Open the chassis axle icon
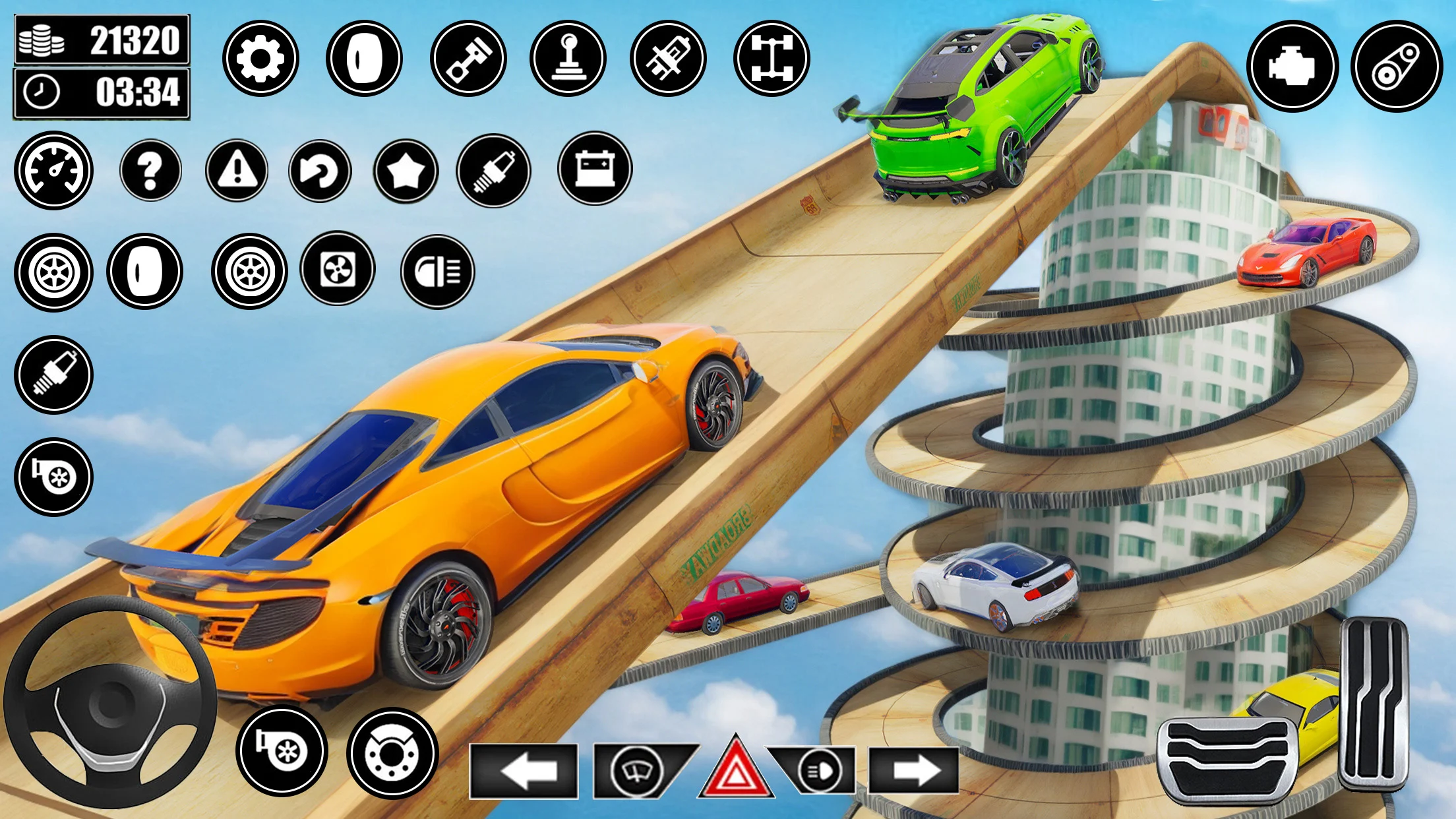 coord(772,59)
